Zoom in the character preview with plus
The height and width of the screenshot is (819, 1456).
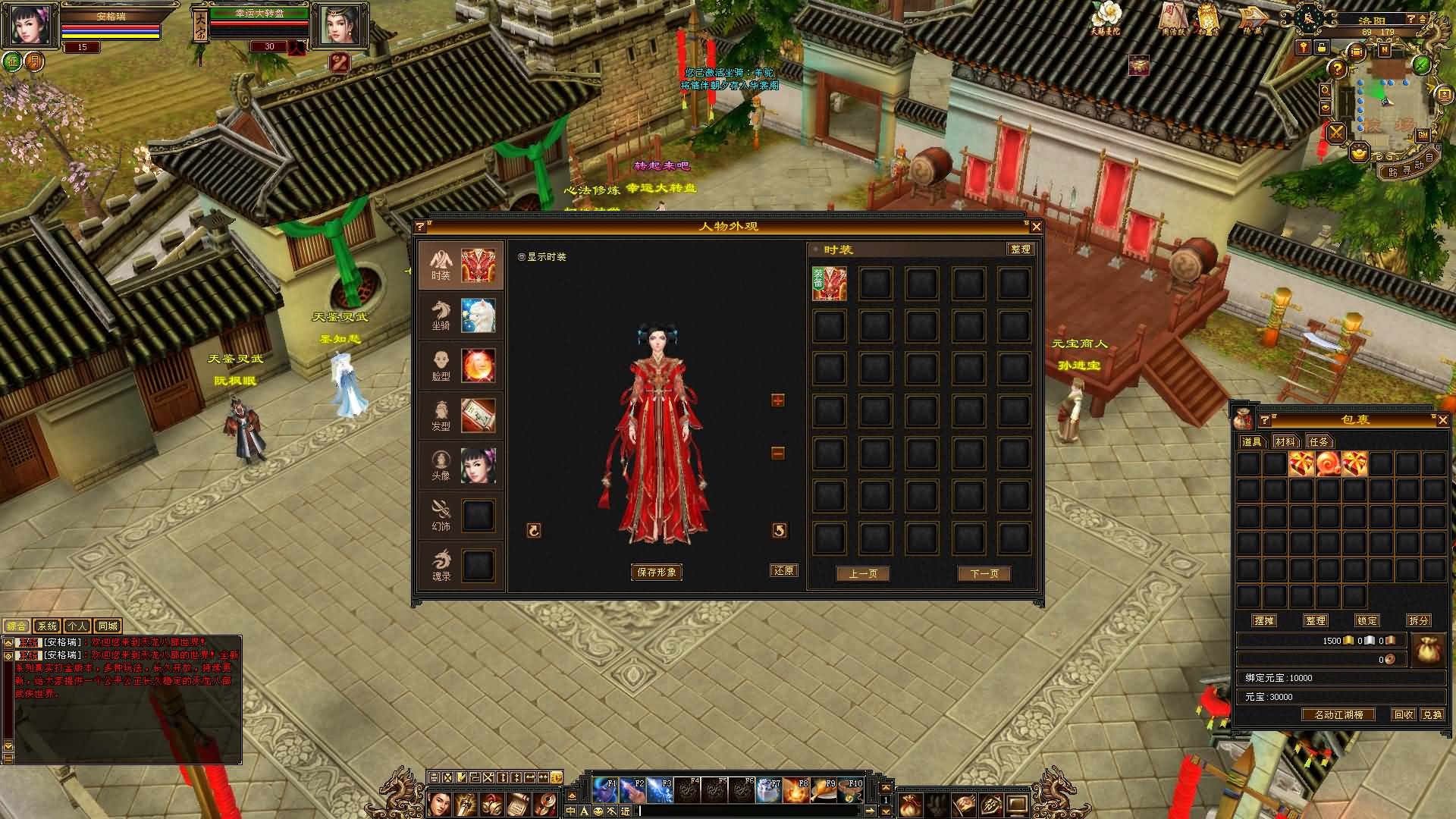coord(777,400)
